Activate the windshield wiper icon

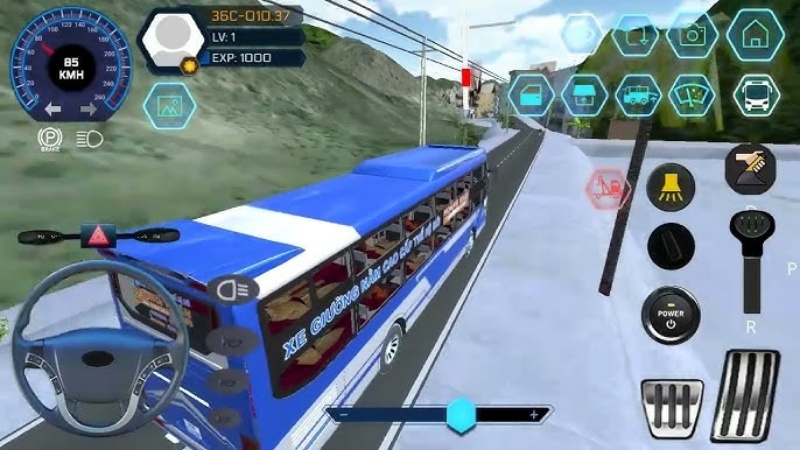pos(692,96)
